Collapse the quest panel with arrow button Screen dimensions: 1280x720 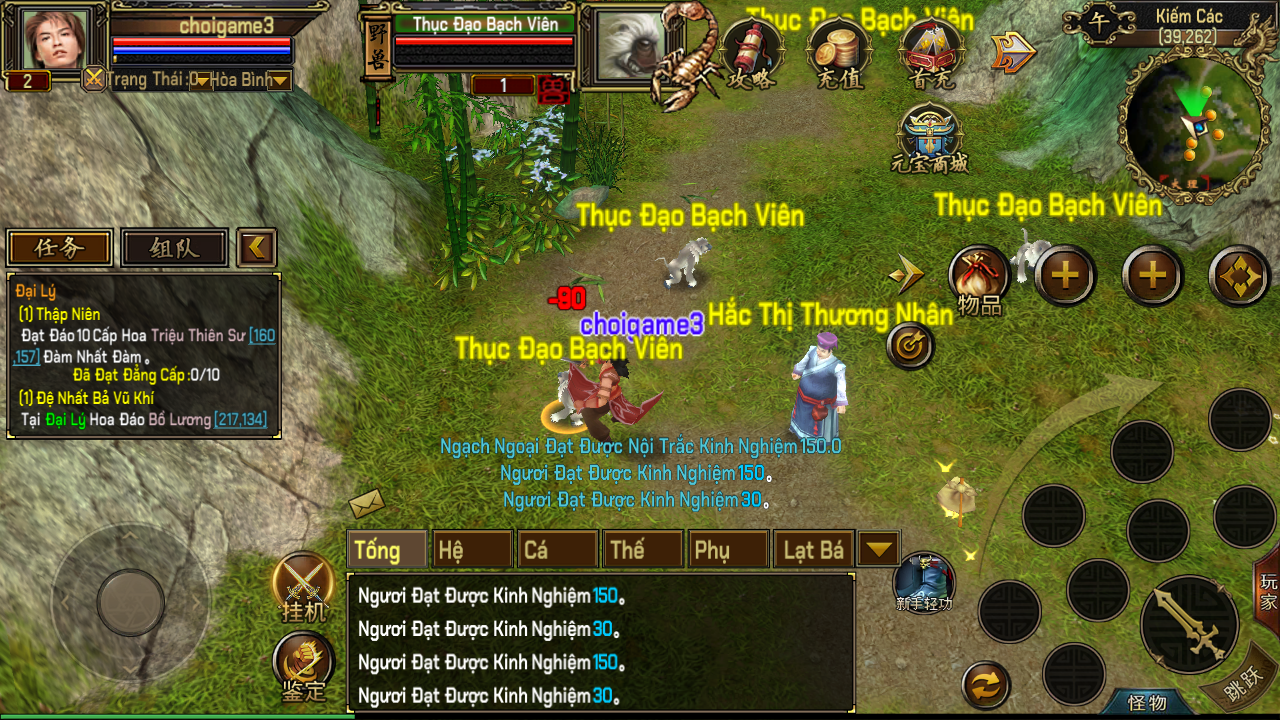click(257, 248)
